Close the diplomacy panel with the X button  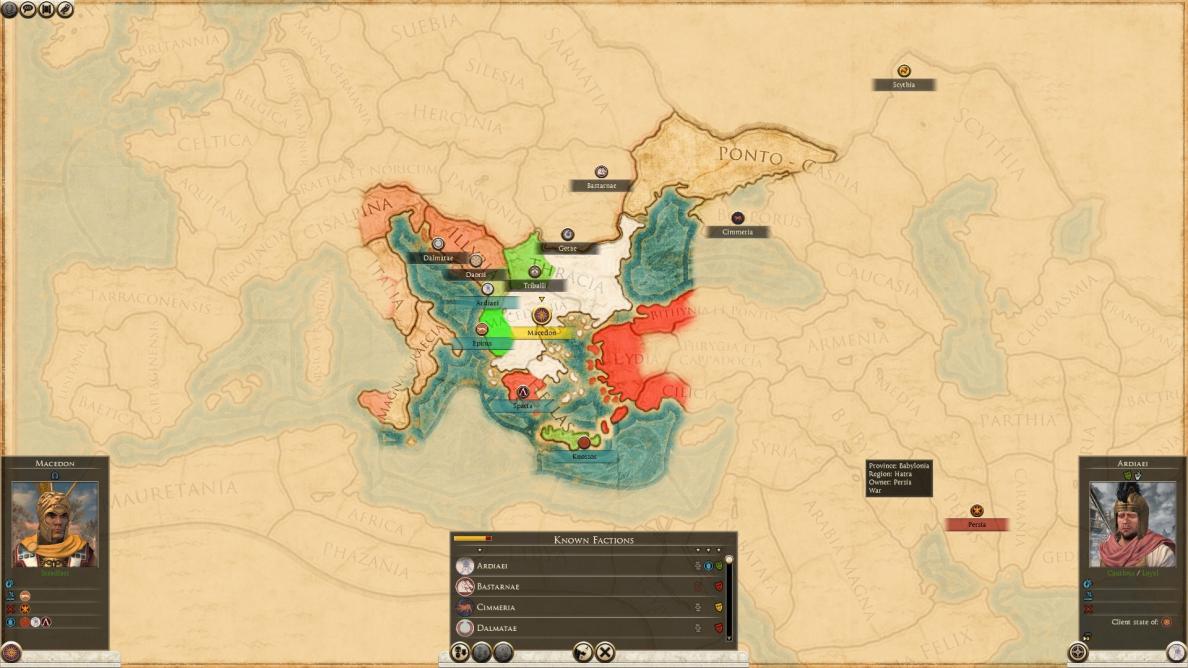(605, 653)
